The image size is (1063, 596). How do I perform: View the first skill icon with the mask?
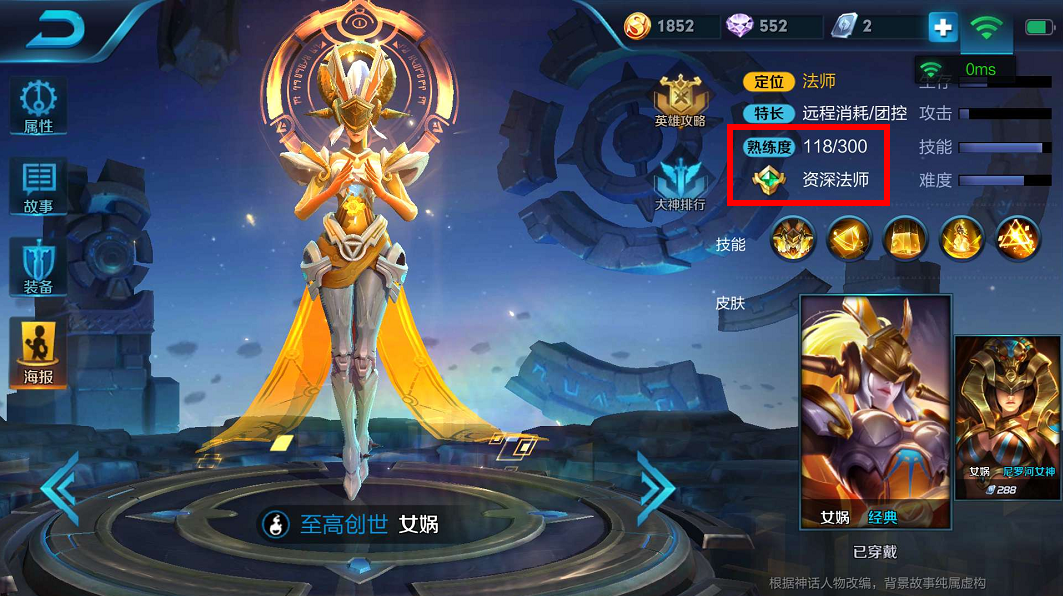(793, 238)
